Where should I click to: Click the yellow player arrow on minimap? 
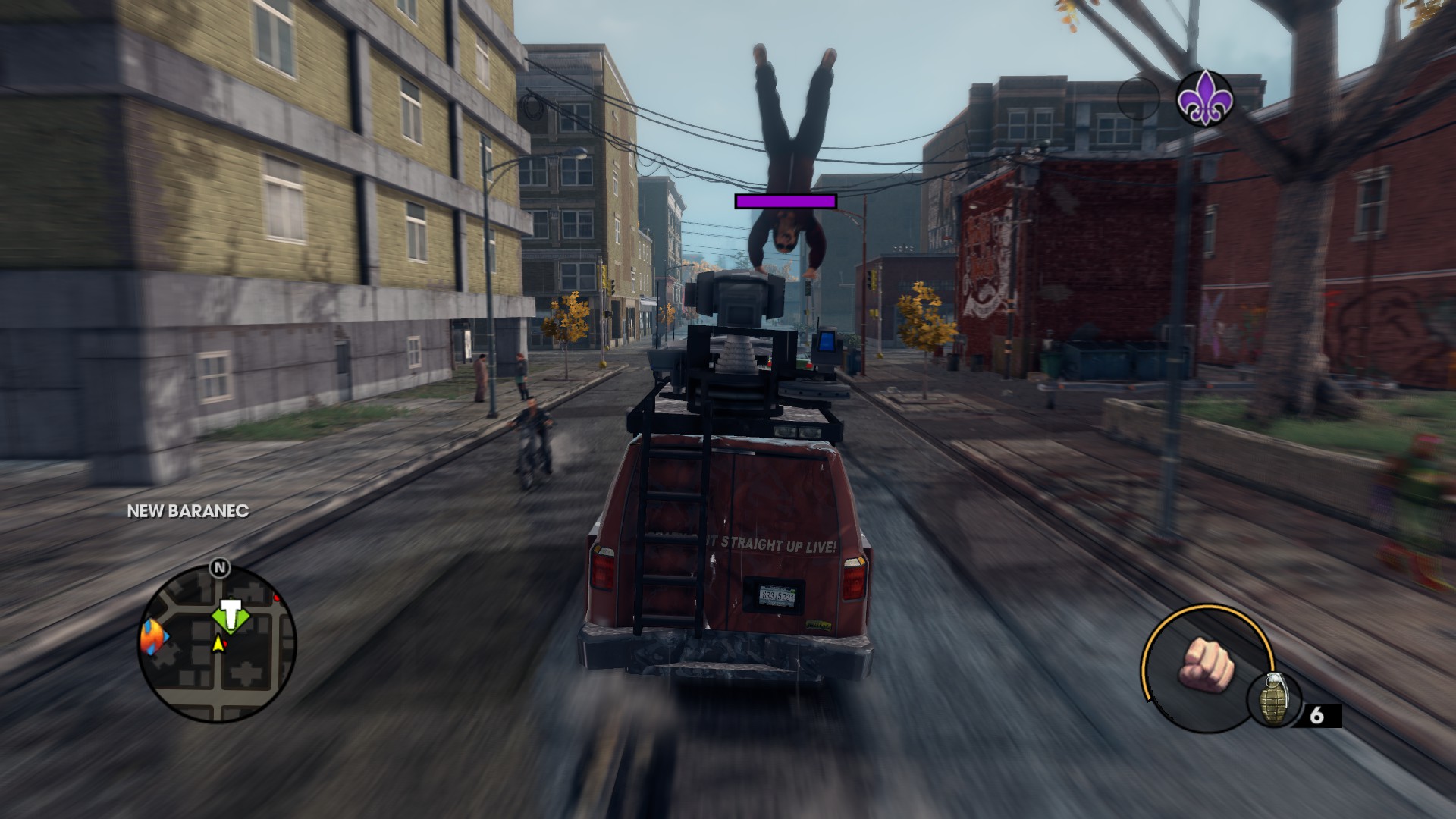[x=218, y=644]
